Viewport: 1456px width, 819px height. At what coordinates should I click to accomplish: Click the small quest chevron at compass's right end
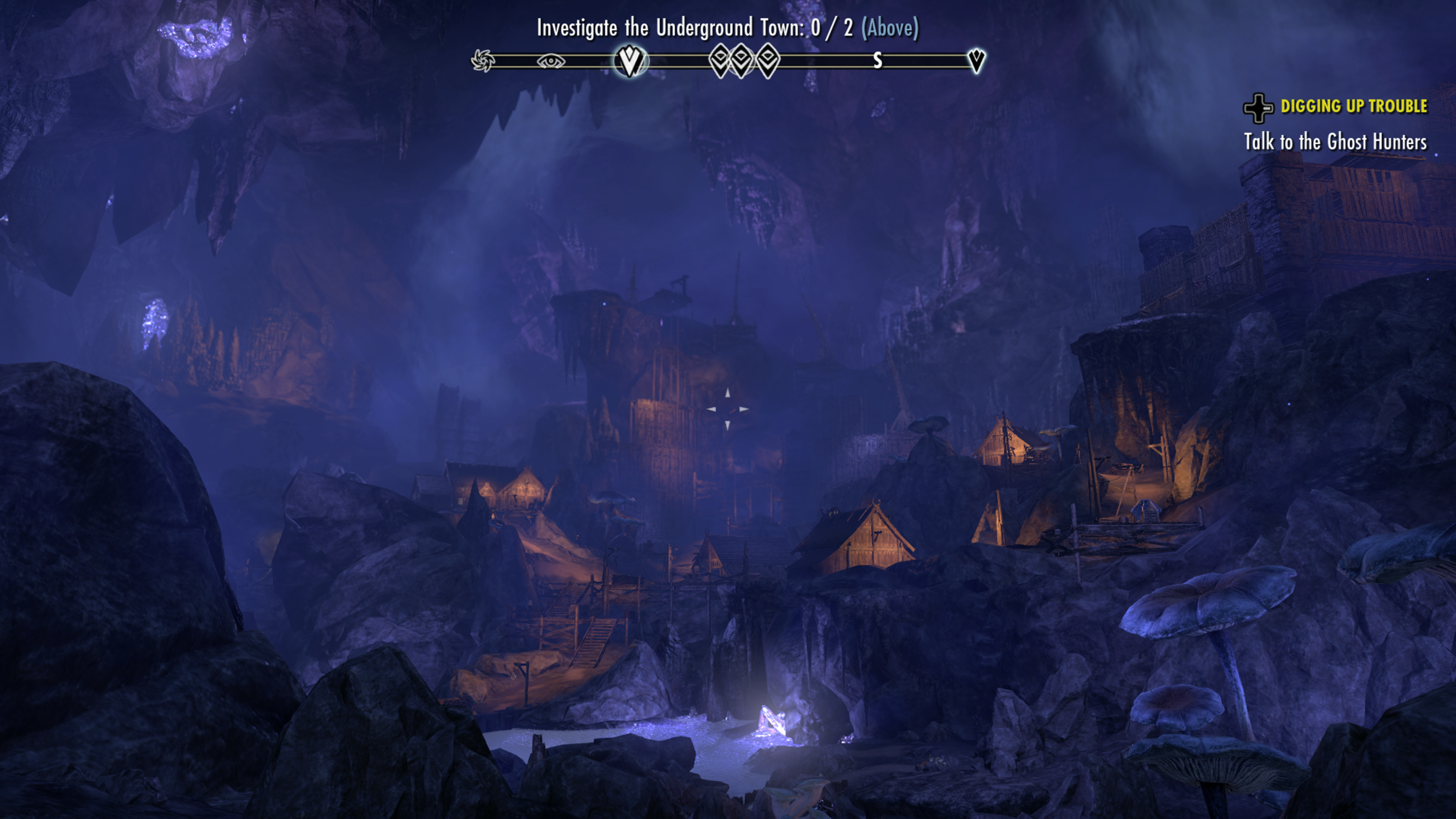click(976, 60)
